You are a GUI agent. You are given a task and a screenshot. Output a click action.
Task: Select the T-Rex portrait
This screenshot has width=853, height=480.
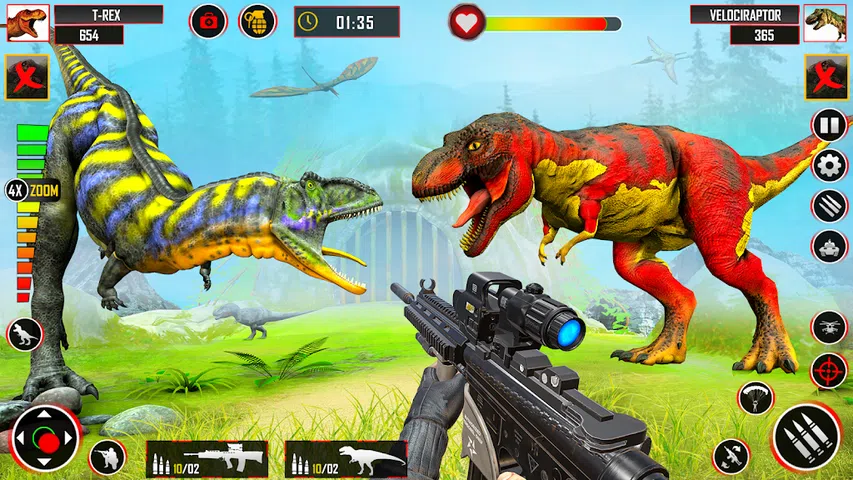point(27,23)
